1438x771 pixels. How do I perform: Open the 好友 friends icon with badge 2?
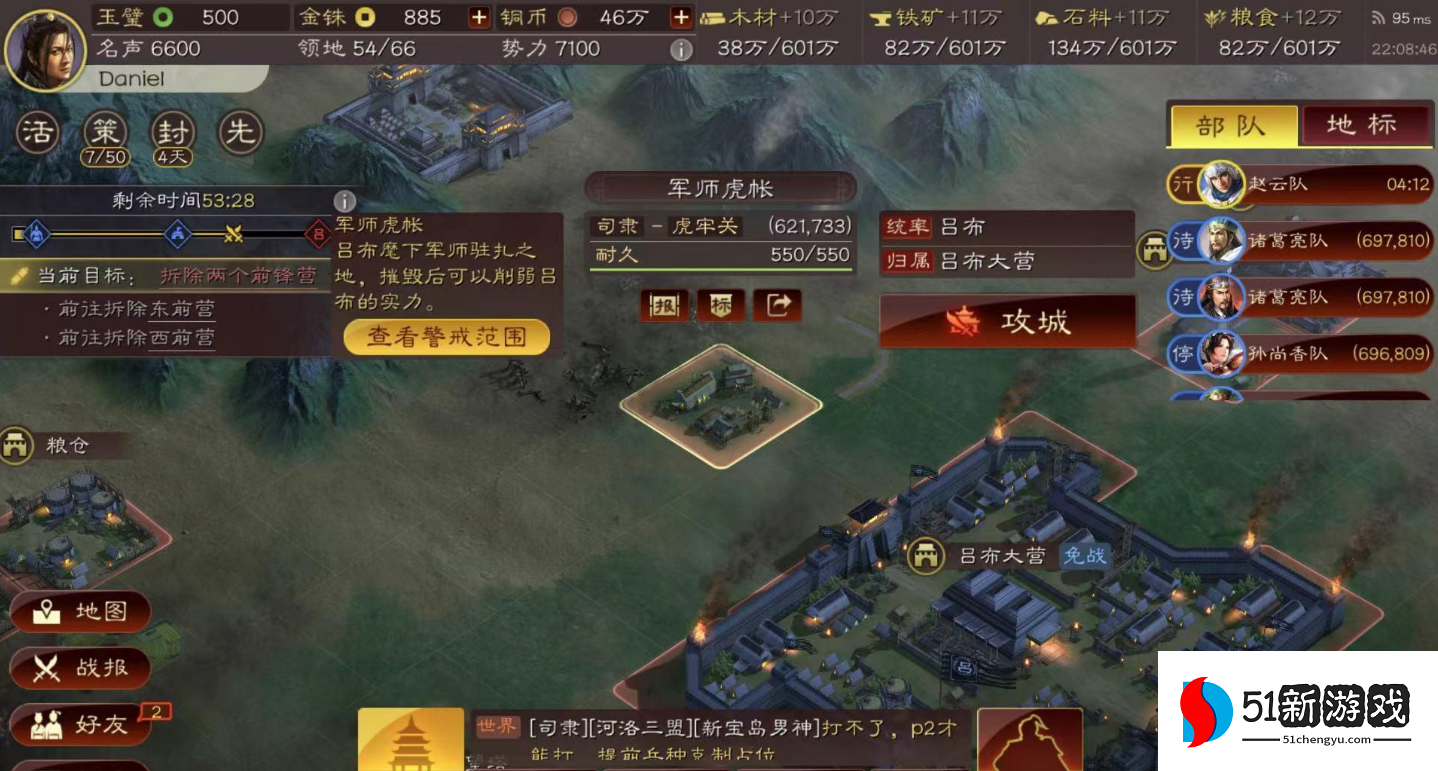(80, 724)
